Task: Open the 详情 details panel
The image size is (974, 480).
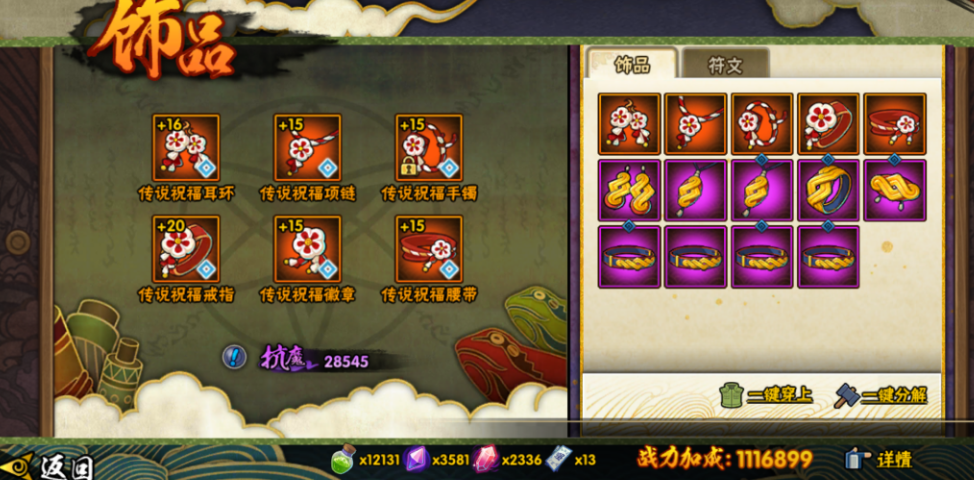Action: point(881,459)
